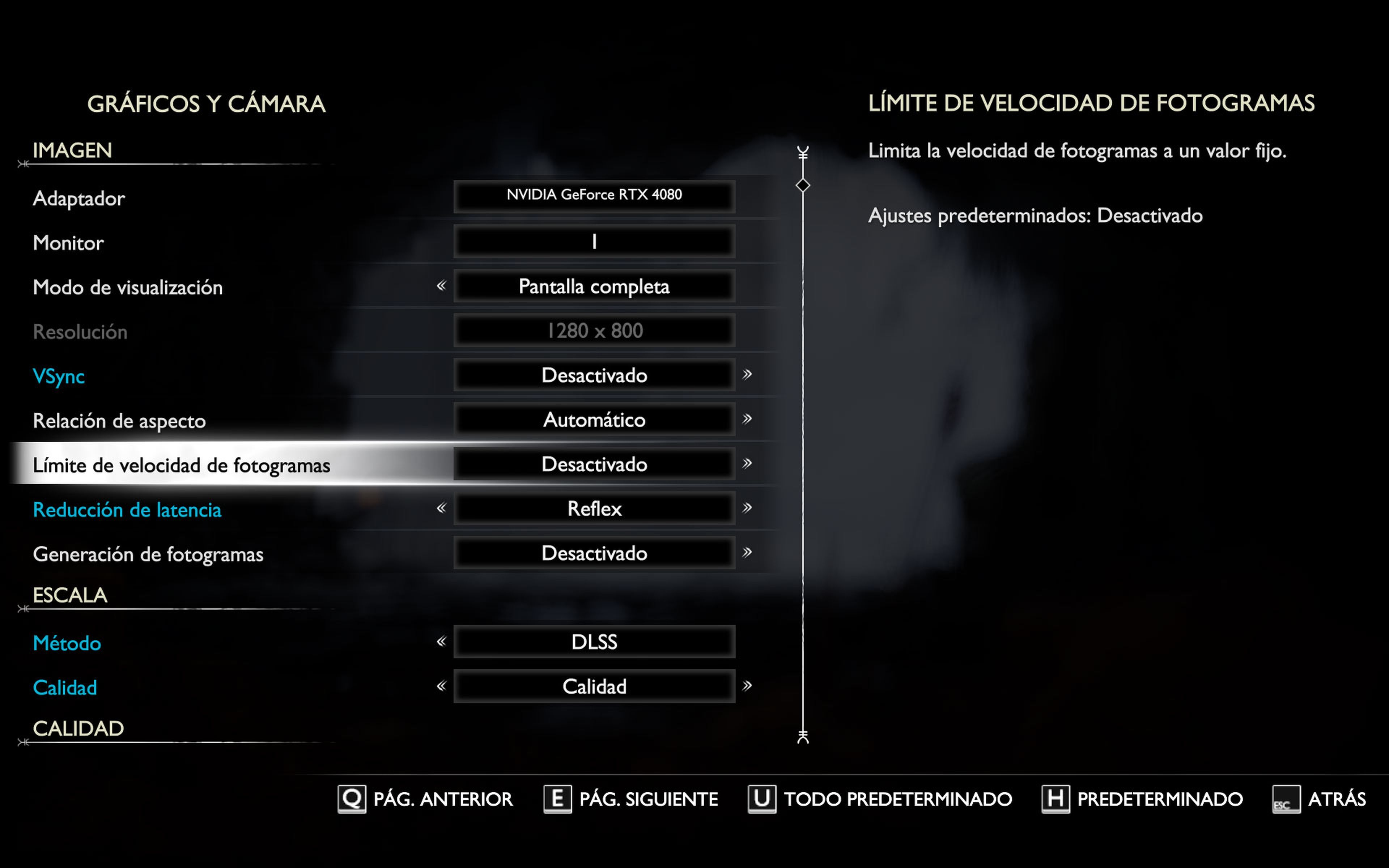Click the ESC key icon to go back

[x=1287, y=799]
